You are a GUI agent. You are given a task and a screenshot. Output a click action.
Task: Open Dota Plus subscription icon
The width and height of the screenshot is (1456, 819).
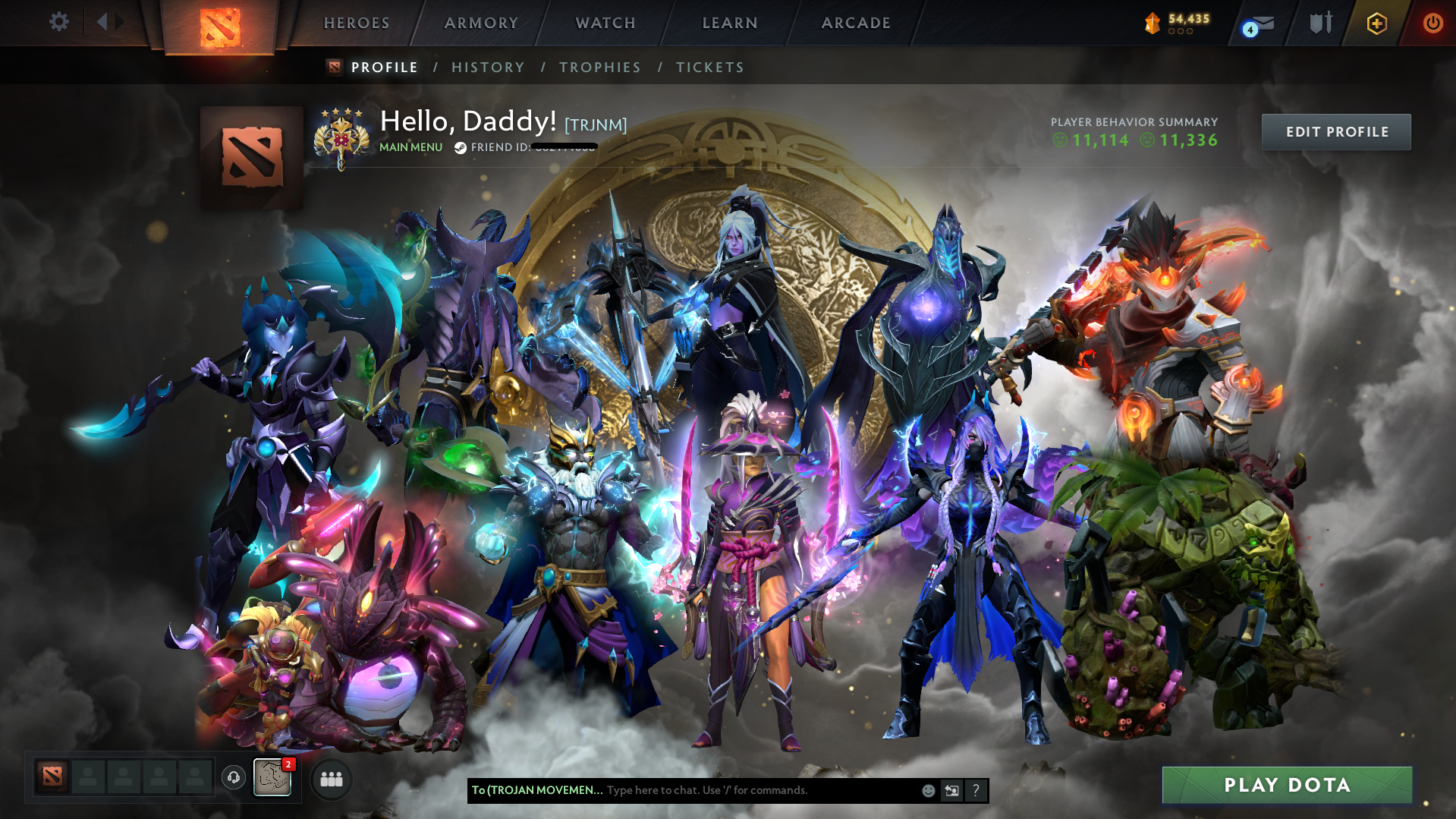coord(1376,23)
